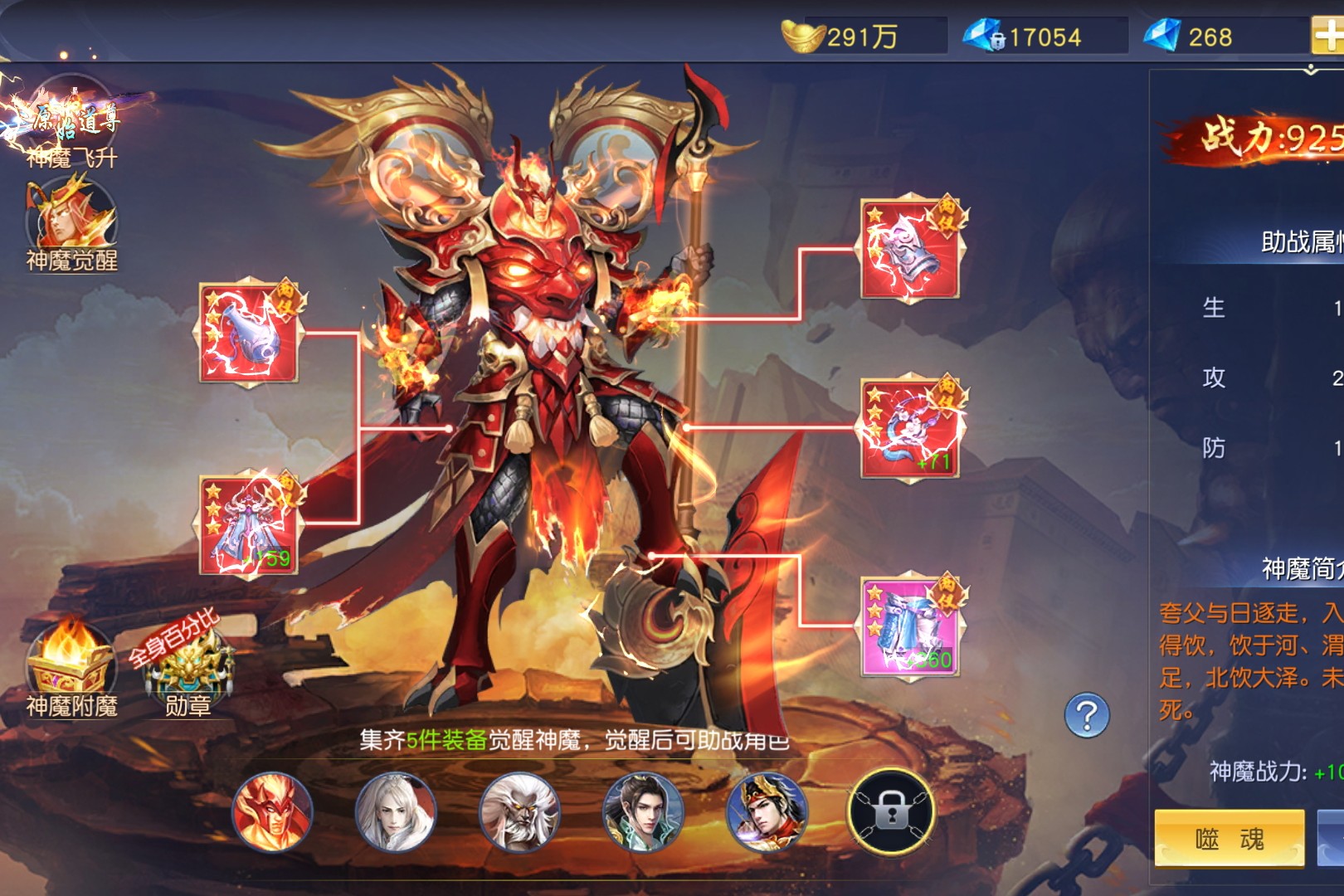Select the silver fish equipment slot

[250, 334]
